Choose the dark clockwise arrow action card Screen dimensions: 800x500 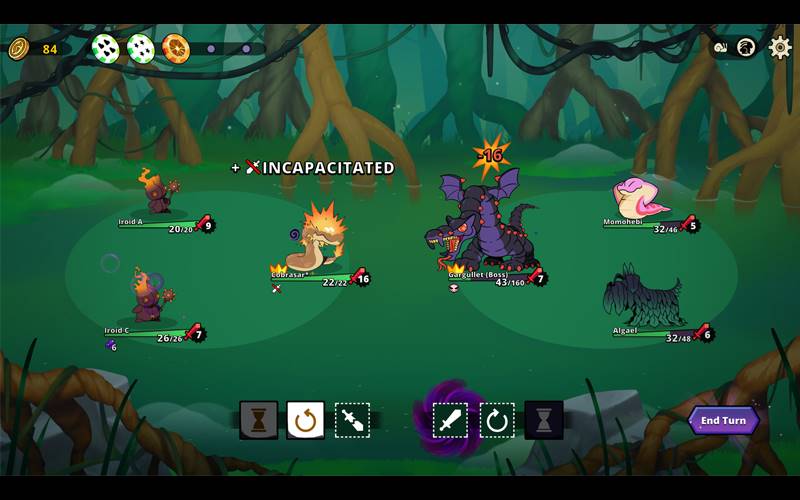497,420
